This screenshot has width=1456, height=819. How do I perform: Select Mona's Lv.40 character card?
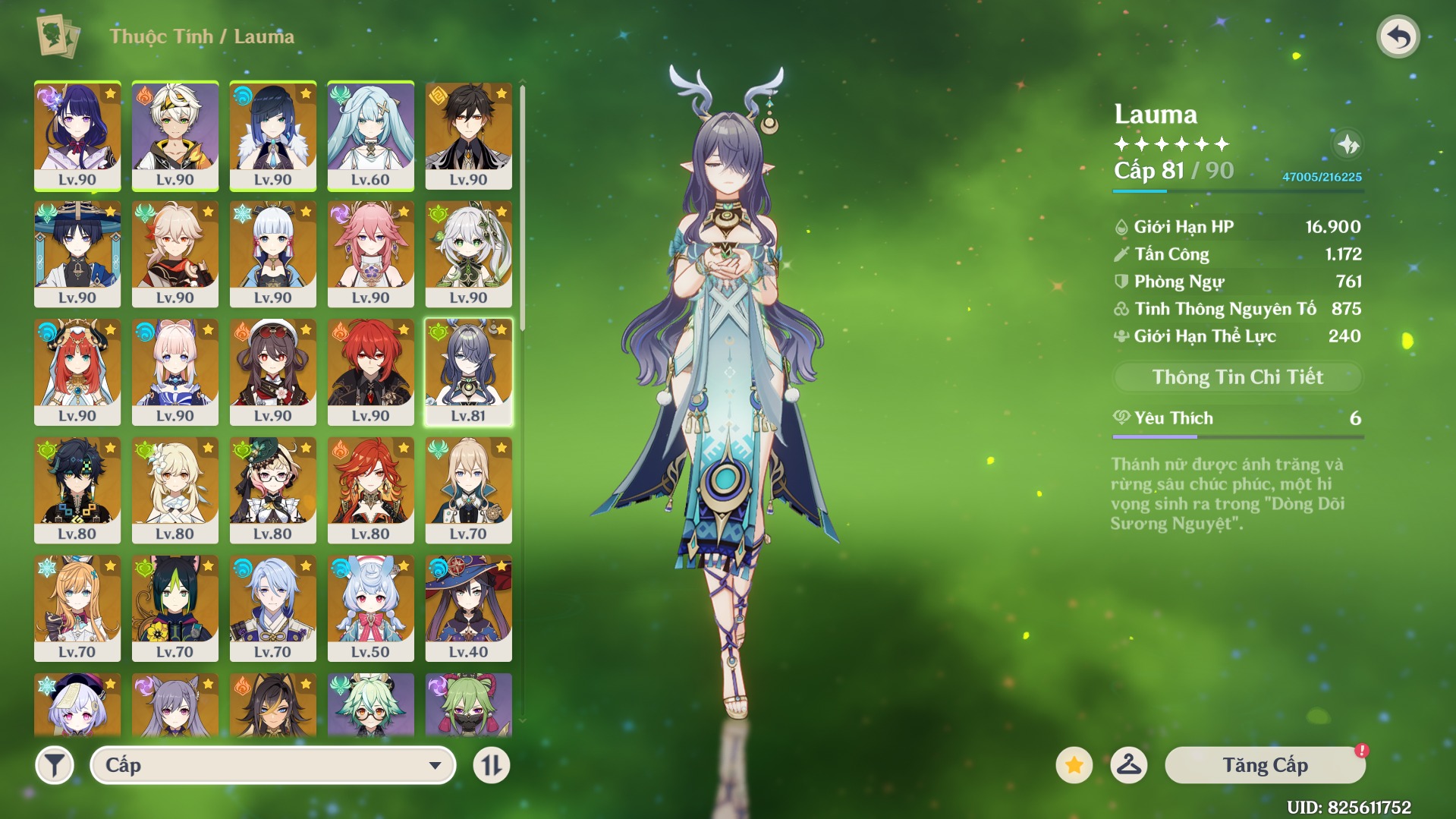[468, 607]
